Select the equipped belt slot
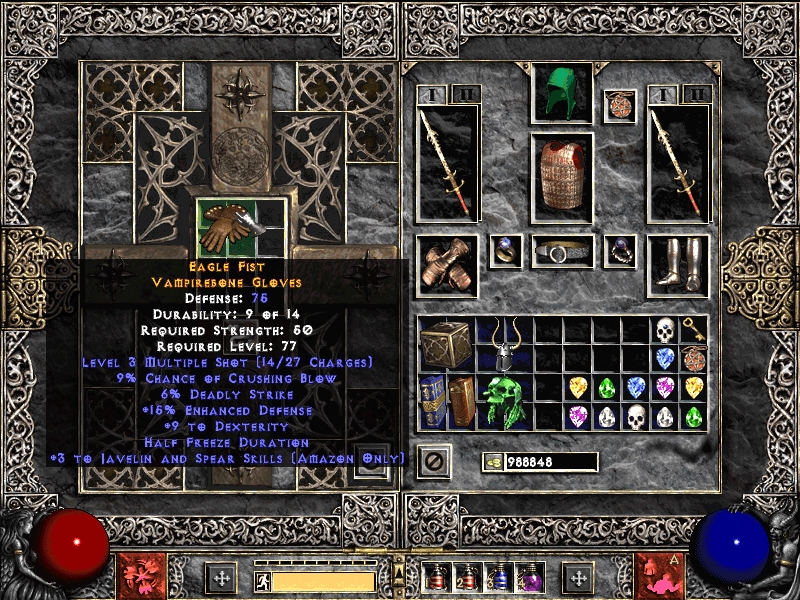Viewport: 800px width, 600px height. pos(562,252)
